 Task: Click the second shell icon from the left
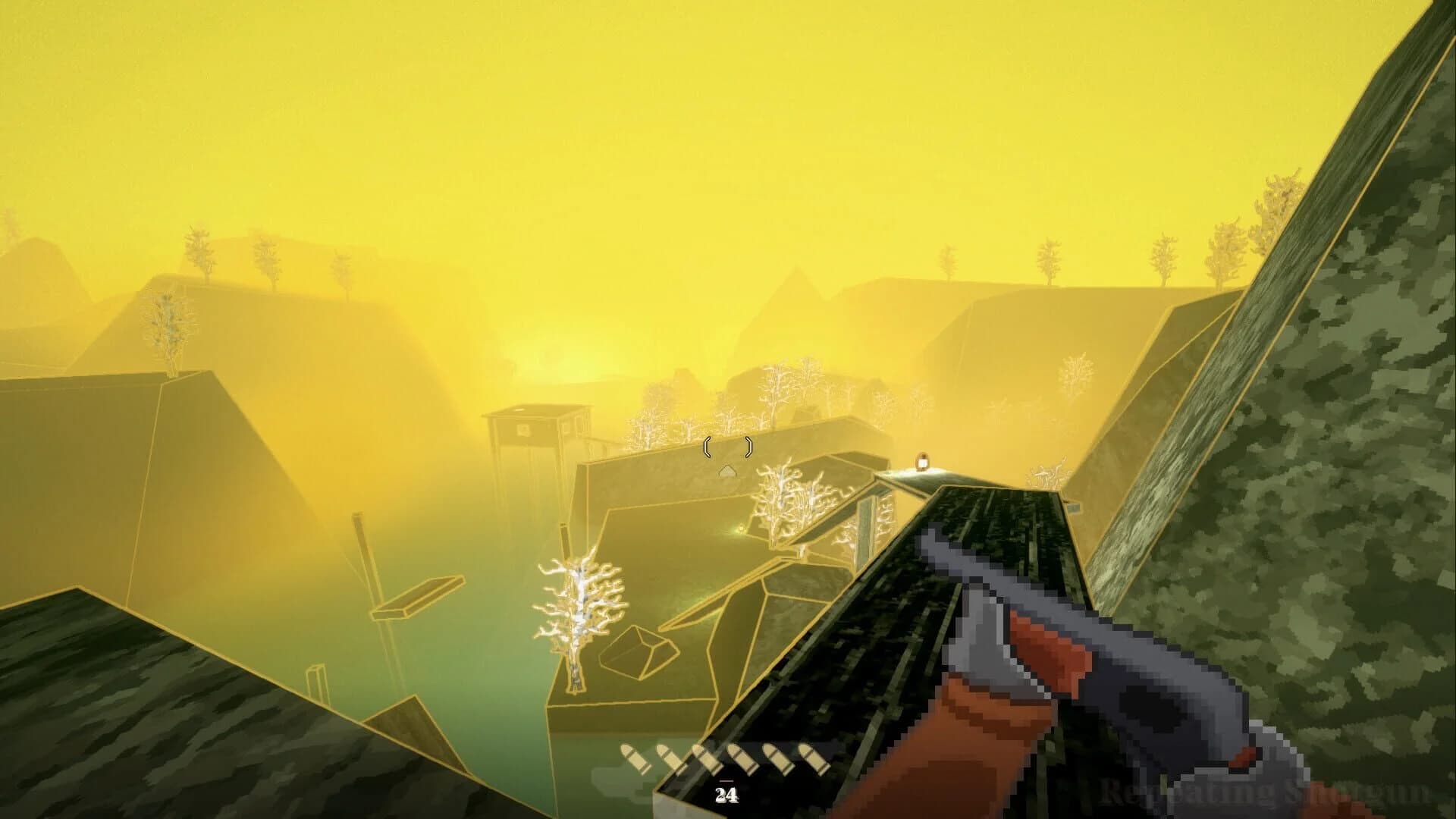click(667, 758)
